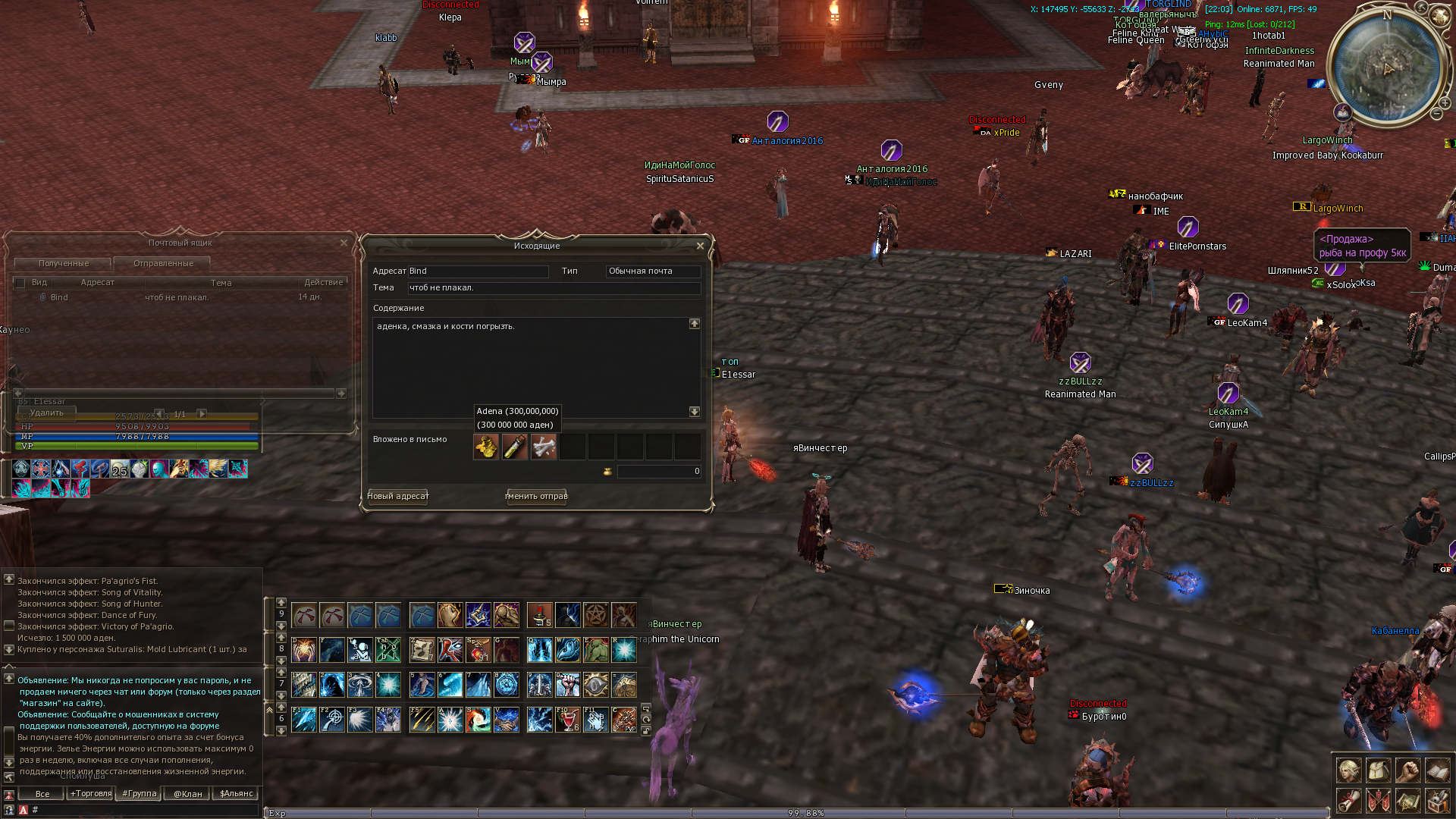Open the inventory bag icon
1456x819 pixels.
click(x=1378, y=770)
